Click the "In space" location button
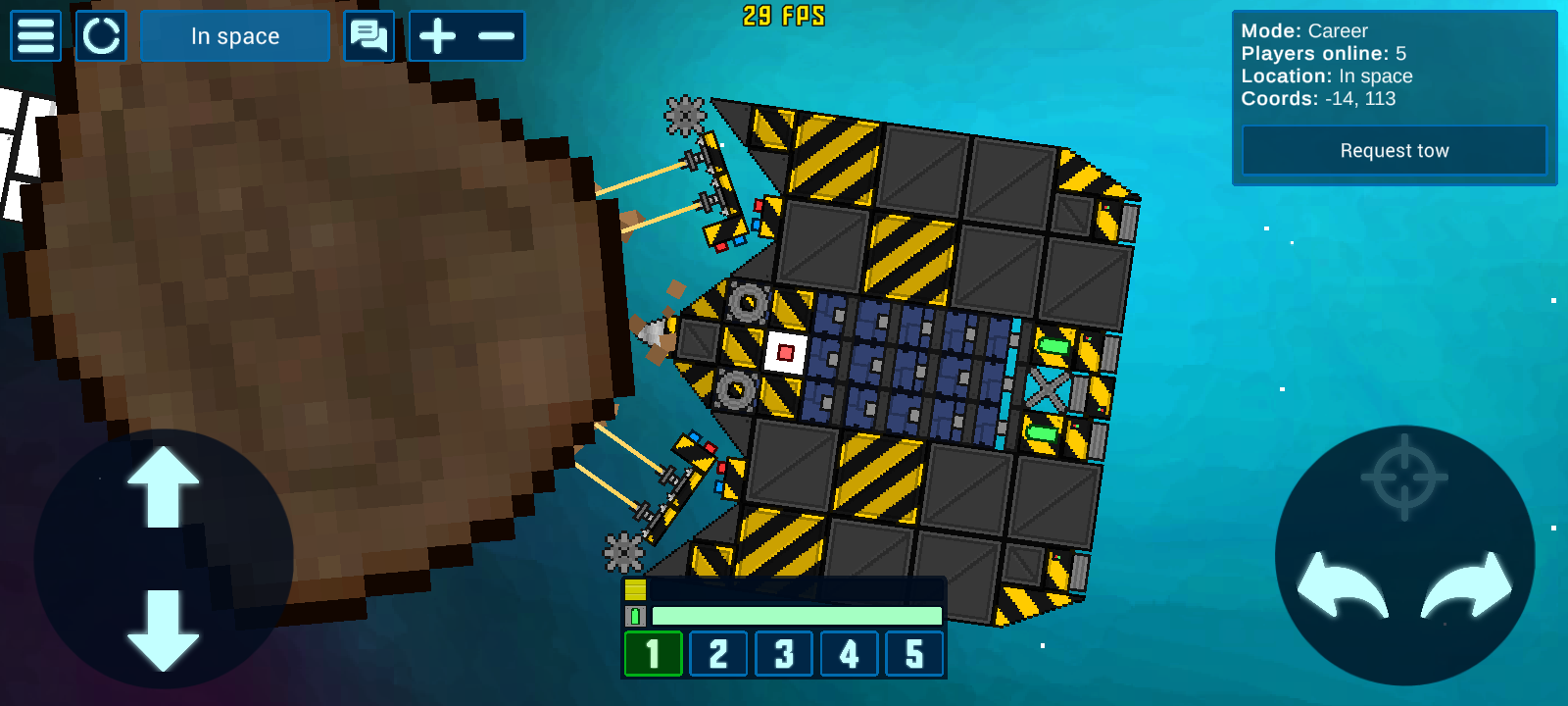This screenshot has height=706, width=1568. tap(235, 36)
